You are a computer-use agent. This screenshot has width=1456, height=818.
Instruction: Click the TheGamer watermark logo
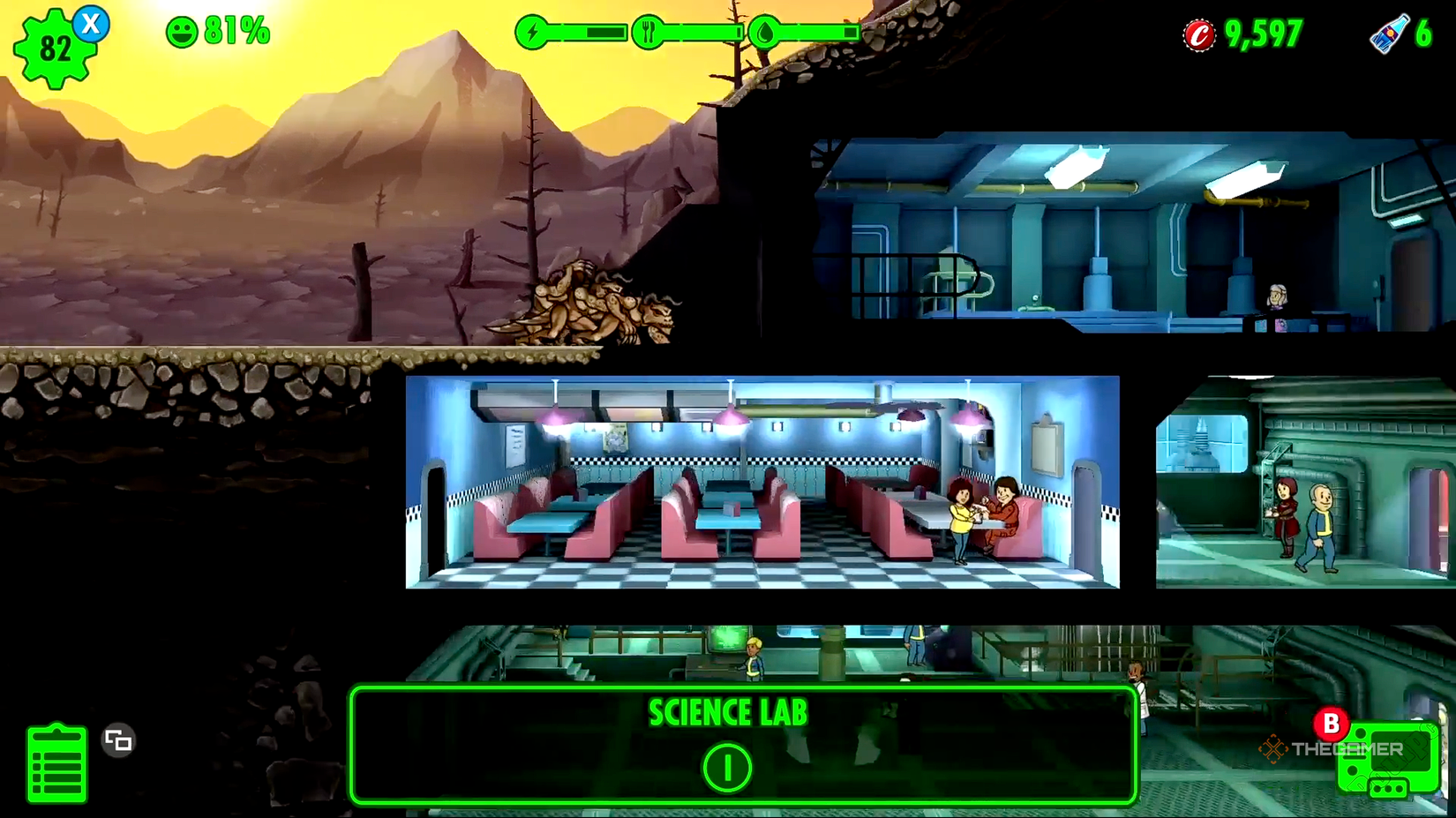(1332, 748)
